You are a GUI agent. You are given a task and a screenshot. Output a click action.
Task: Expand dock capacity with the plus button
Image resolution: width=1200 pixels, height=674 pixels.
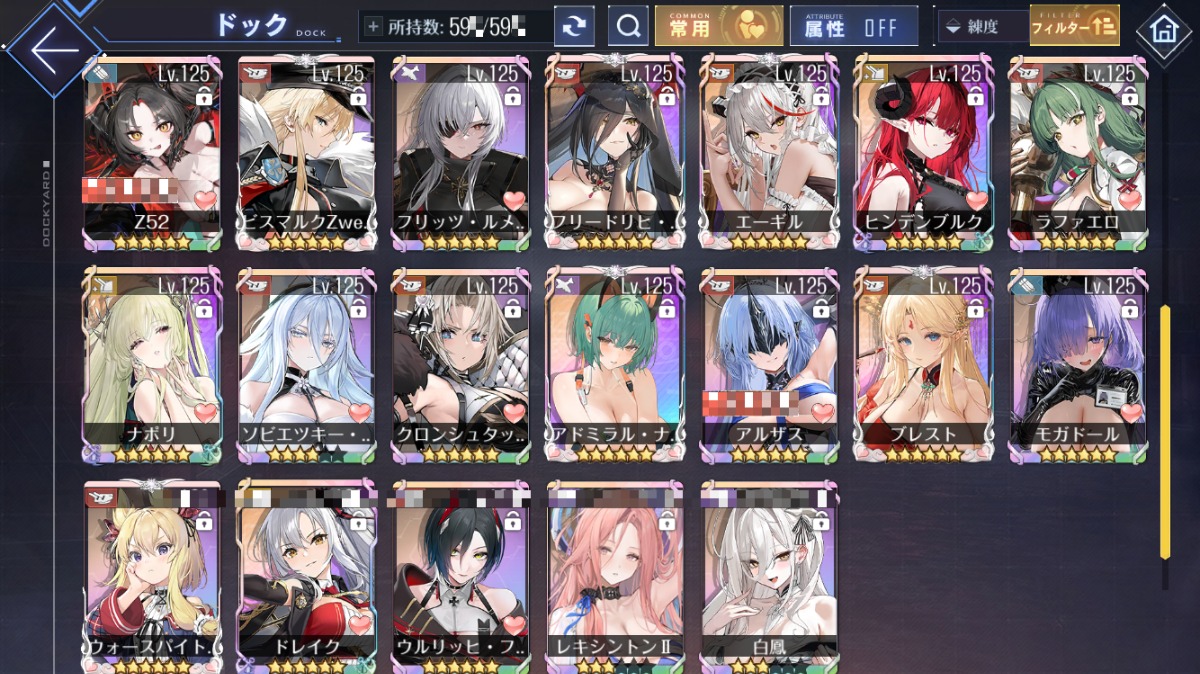[x=374, y=27]
